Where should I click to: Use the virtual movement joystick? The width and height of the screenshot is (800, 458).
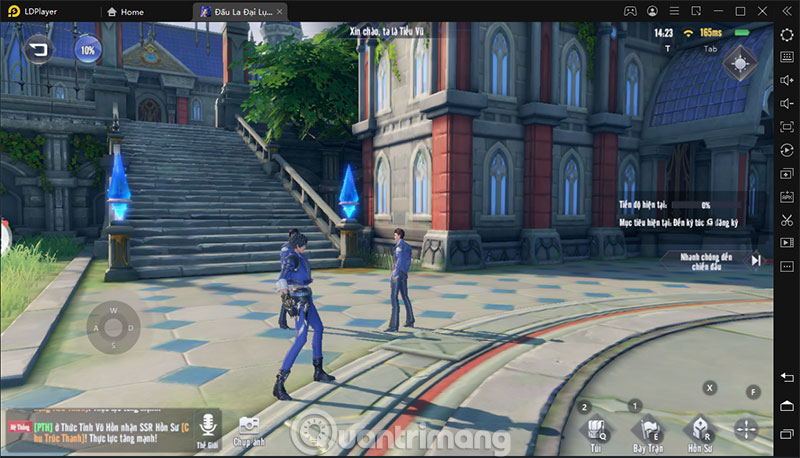(113, 328)
